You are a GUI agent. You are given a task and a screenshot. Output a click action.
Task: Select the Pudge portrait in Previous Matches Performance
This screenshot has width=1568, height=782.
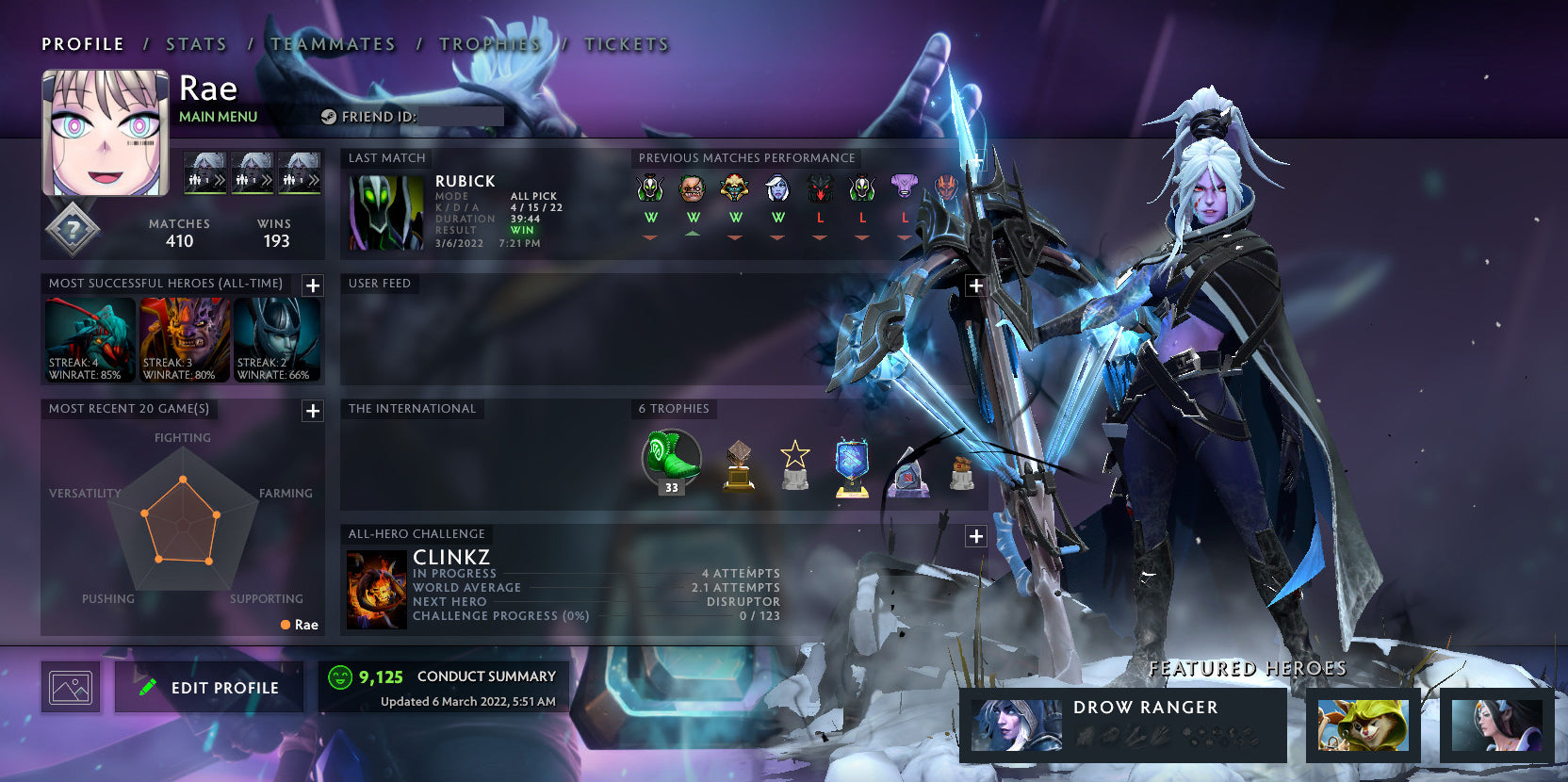click(x=693, y=190)
